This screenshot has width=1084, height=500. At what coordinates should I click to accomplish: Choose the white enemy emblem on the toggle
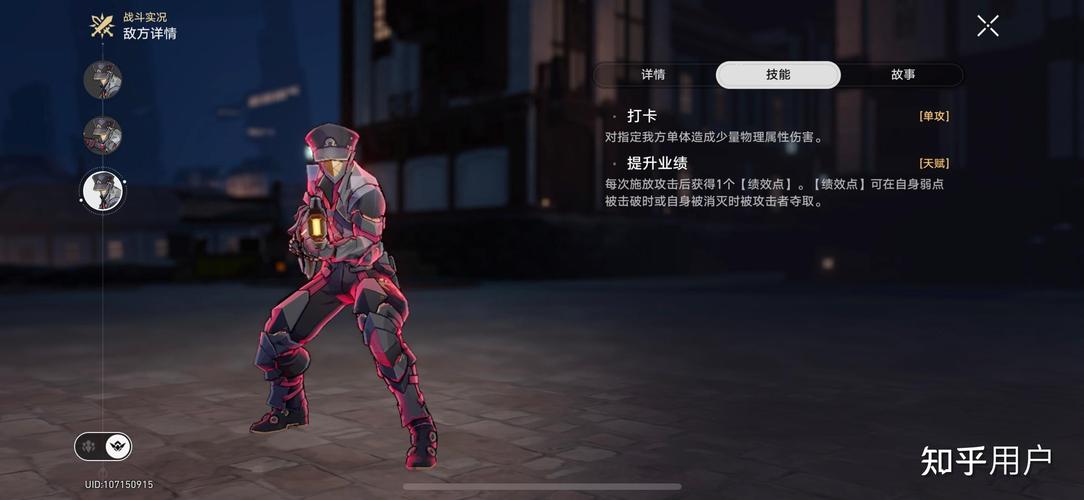tap(118, 446)
